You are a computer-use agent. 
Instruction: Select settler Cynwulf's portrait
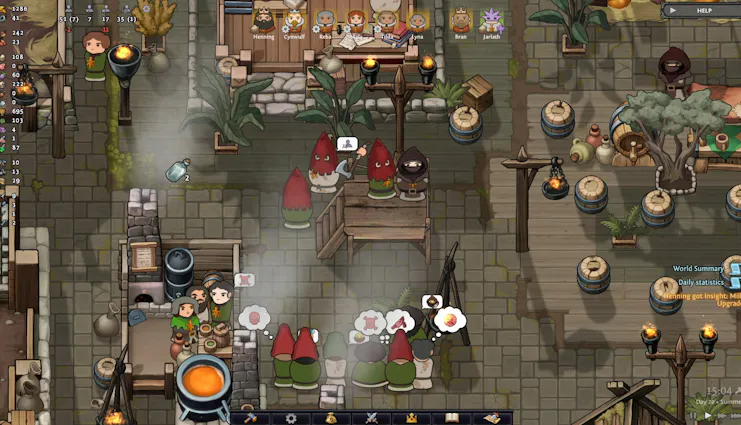click(295, 20)
